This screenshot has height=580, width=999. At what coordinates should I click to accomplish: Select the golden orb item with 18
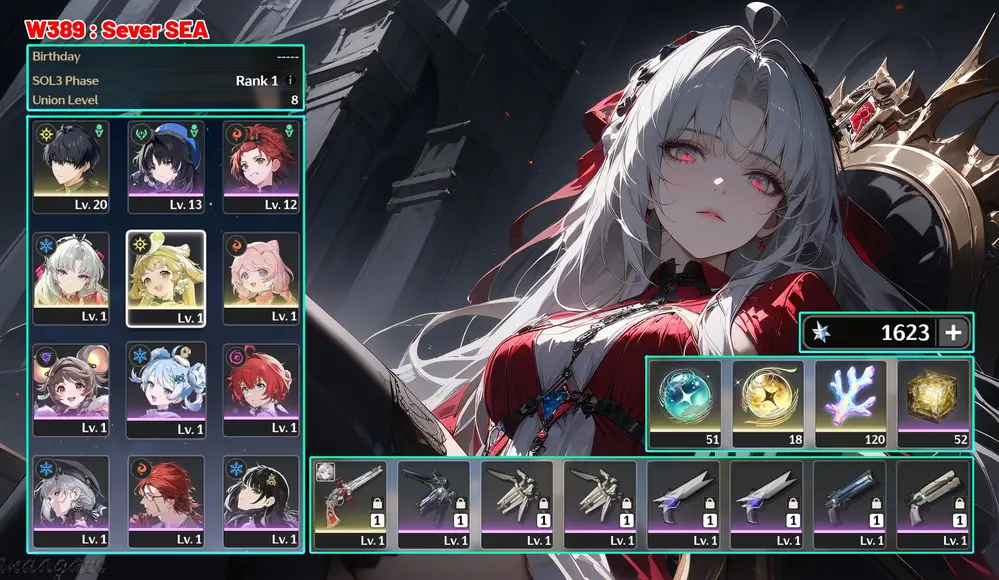767,402
